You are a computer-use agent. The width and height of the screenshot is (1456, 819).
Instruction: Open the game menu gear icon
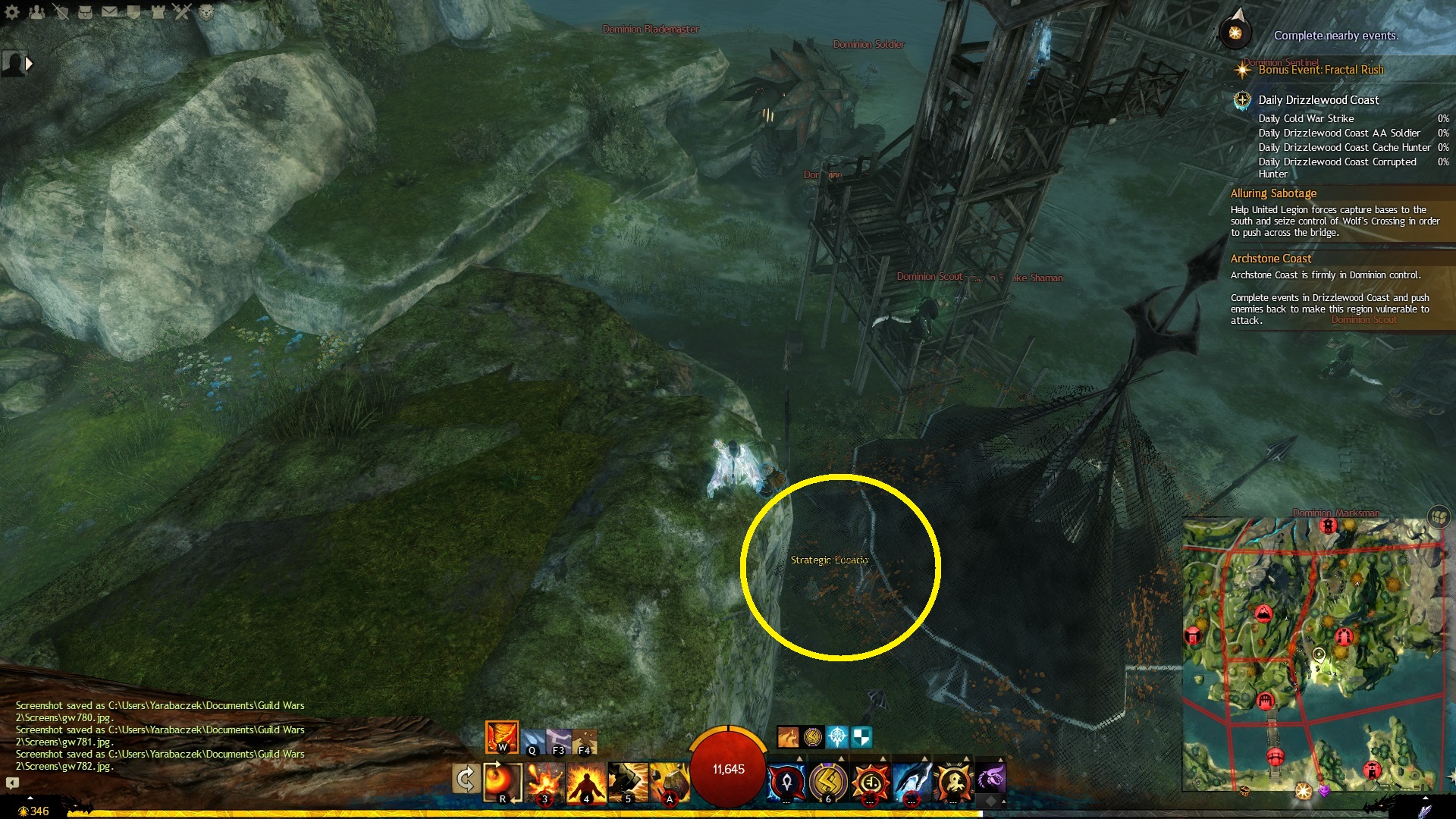click(12, 12)
